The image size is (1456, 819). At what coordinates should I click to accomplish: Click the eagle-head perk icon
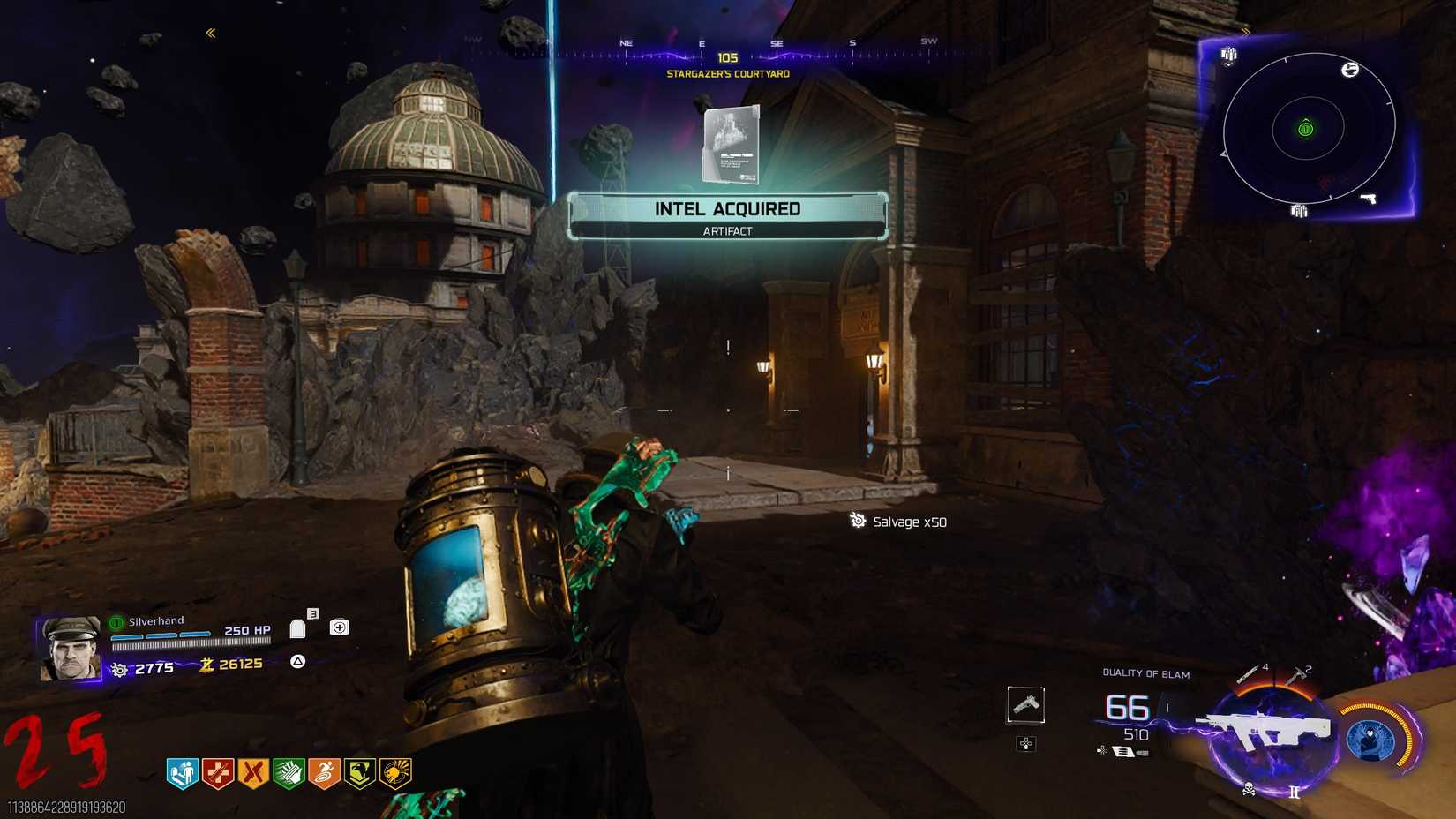[x=359, y=773]
